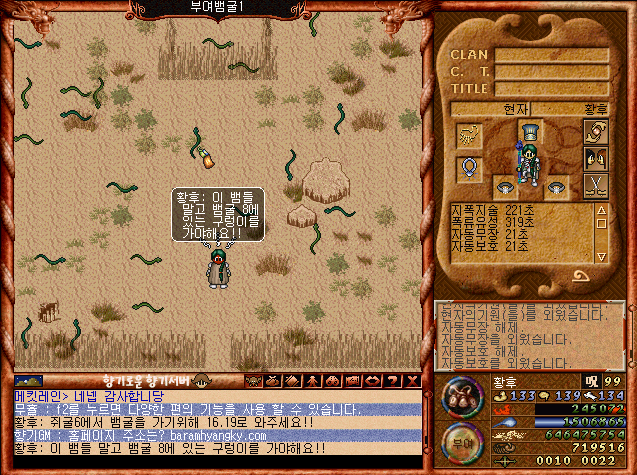Select the equipped necklace ring slot

[468, 167]
